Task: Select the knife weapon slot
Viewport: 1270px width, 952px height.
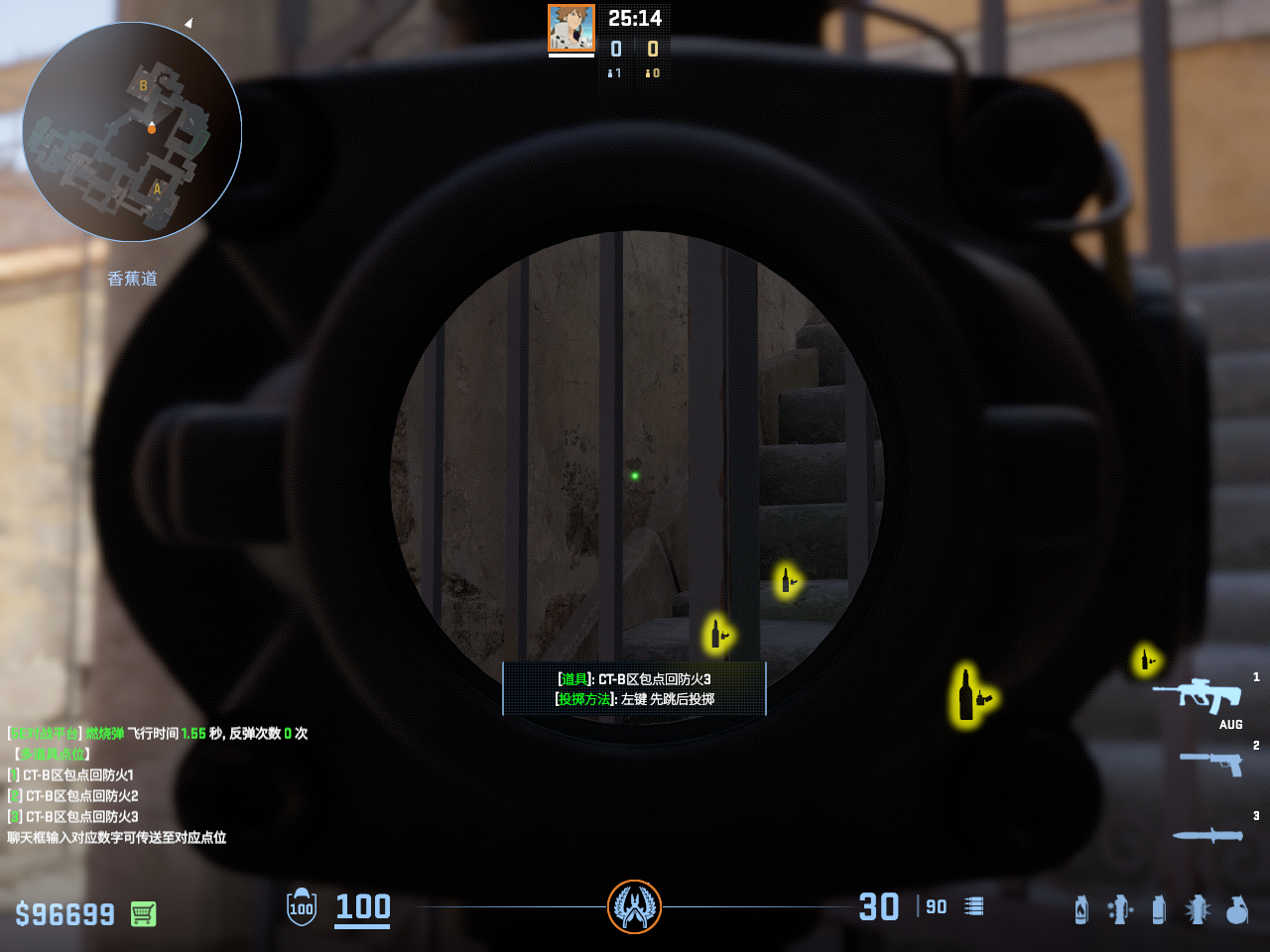Action: coord(1207,835)
